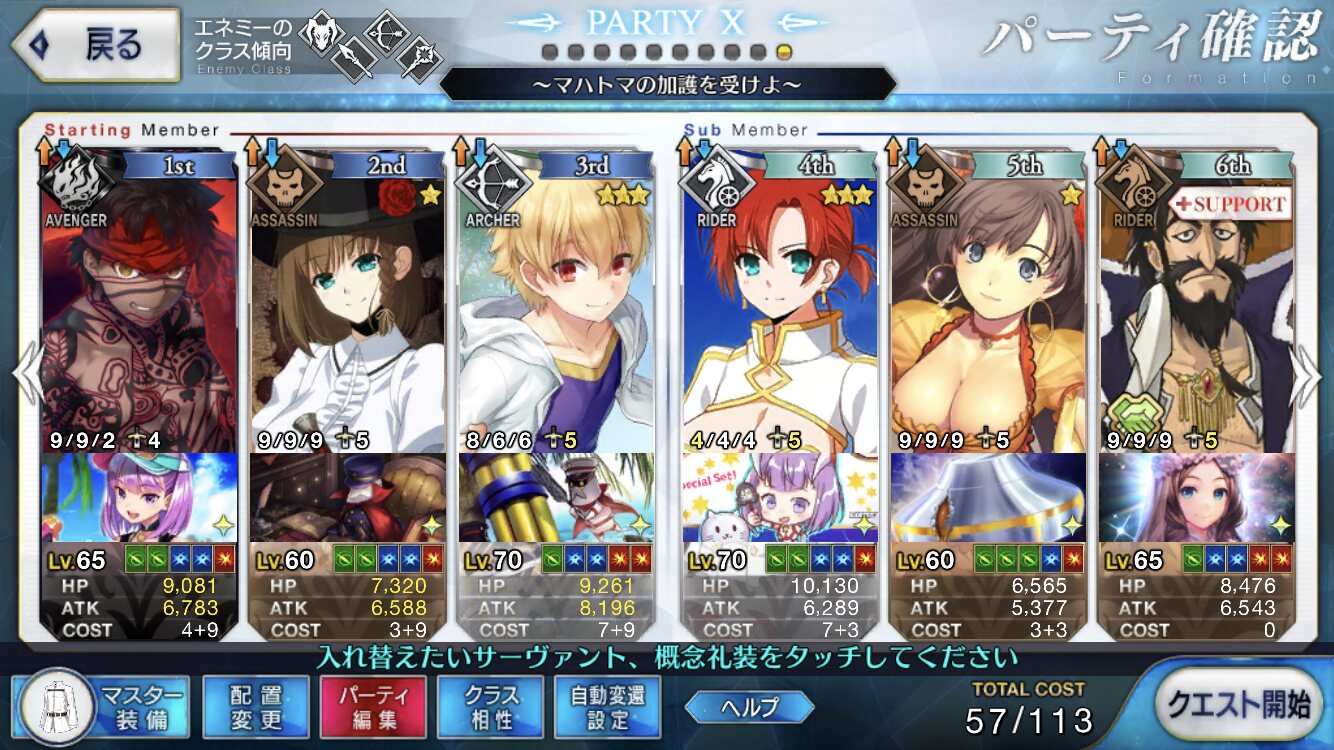
Task: Select パーティ編集 party edit button
Action: tap(372, 706)
